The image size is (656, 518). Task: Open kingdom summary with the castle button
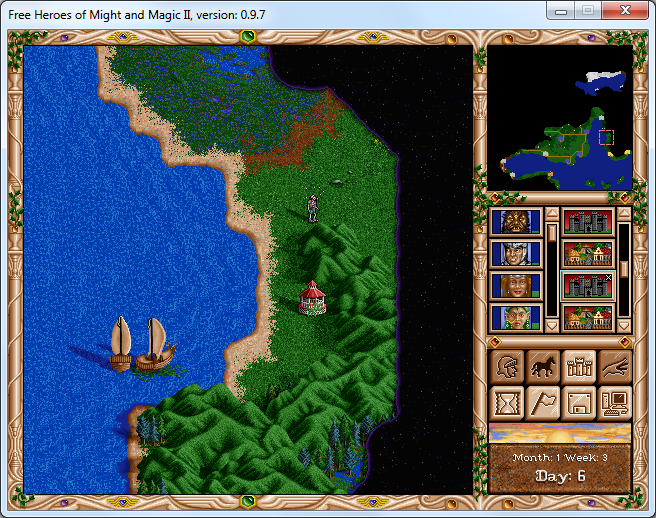point(578,366)
